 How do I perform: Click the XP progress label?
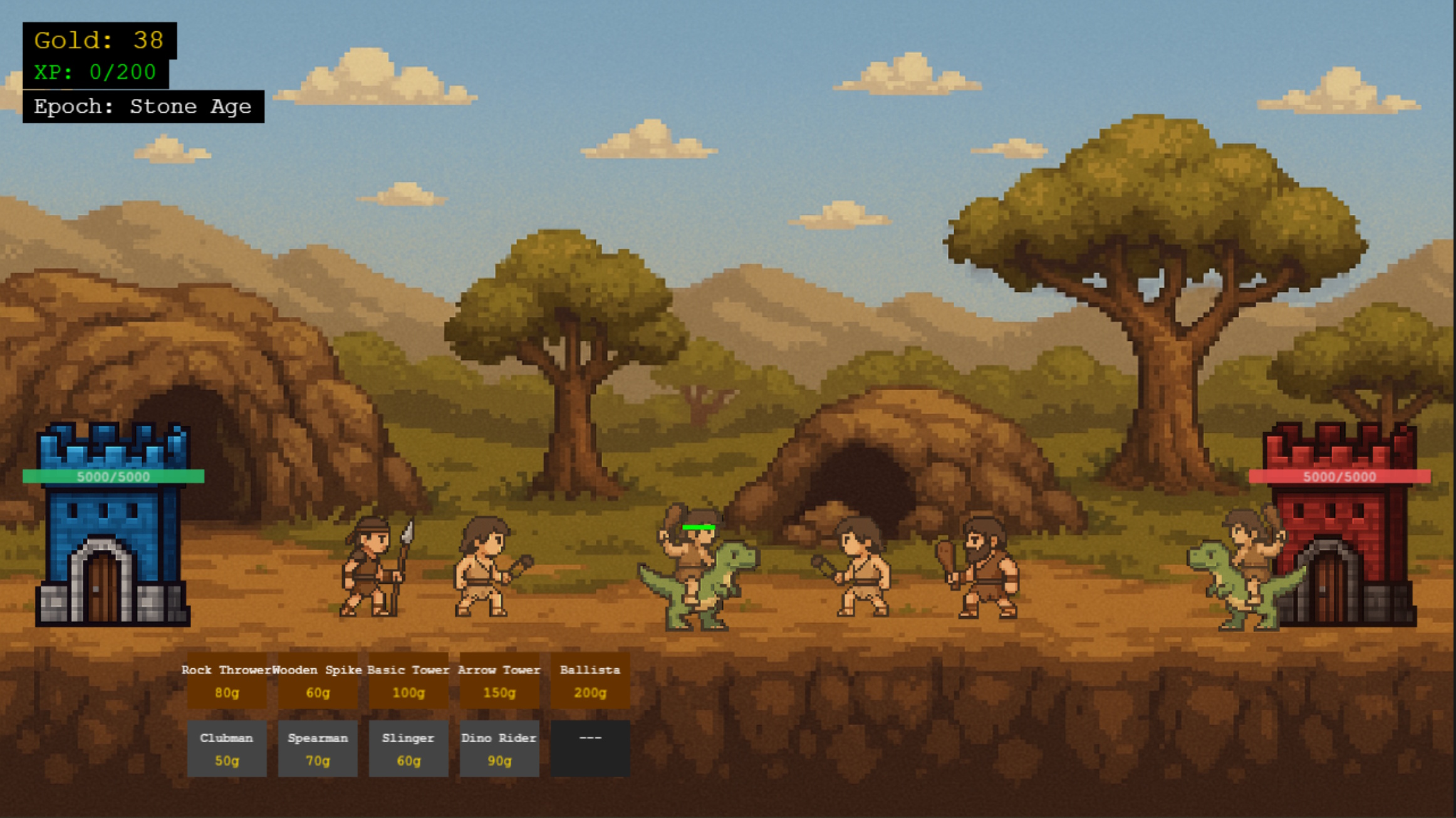(93, 72)
